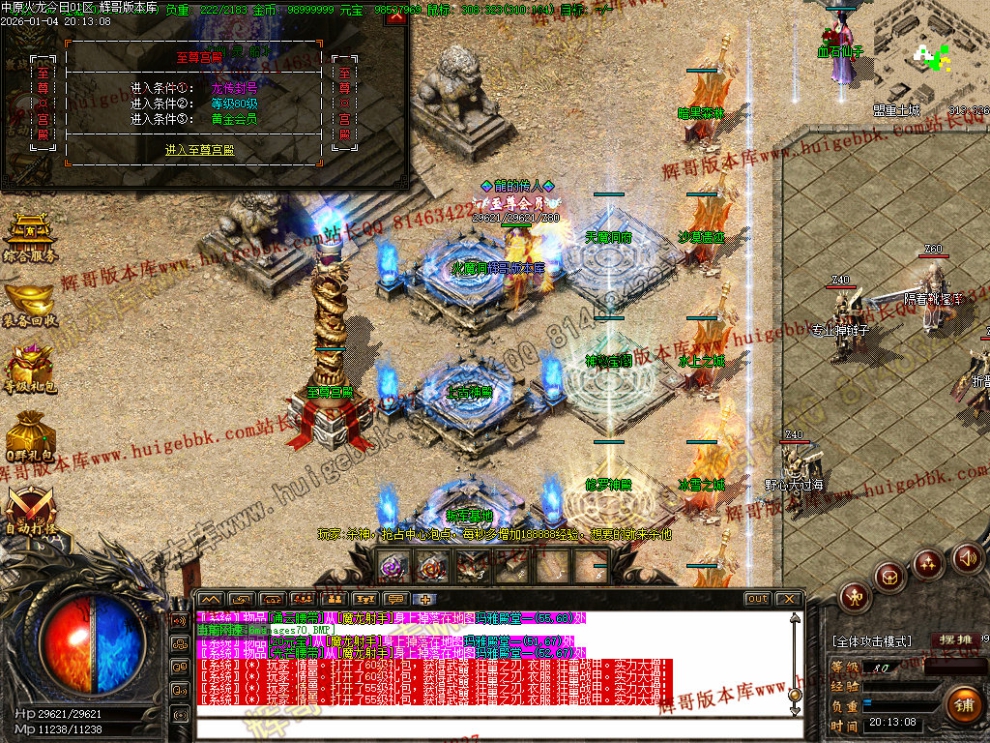Click the 进入至尊宫殿 link
Viewport: 990px width, 743px height.
coord(200,150)
